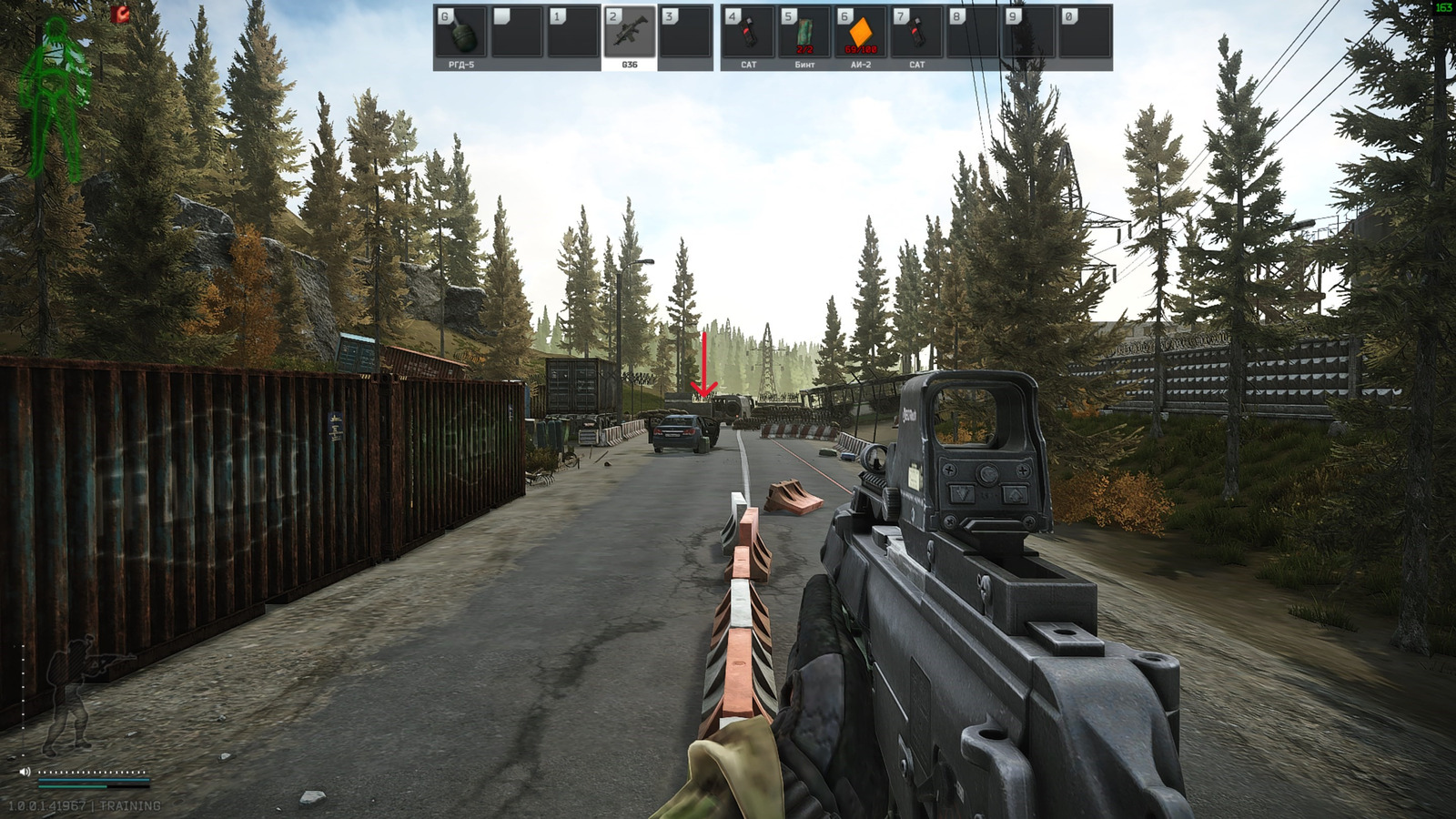Screen dimensions: 1456x819
Task: Select empty quickslot 0 at the far right
Action: 1083,35
